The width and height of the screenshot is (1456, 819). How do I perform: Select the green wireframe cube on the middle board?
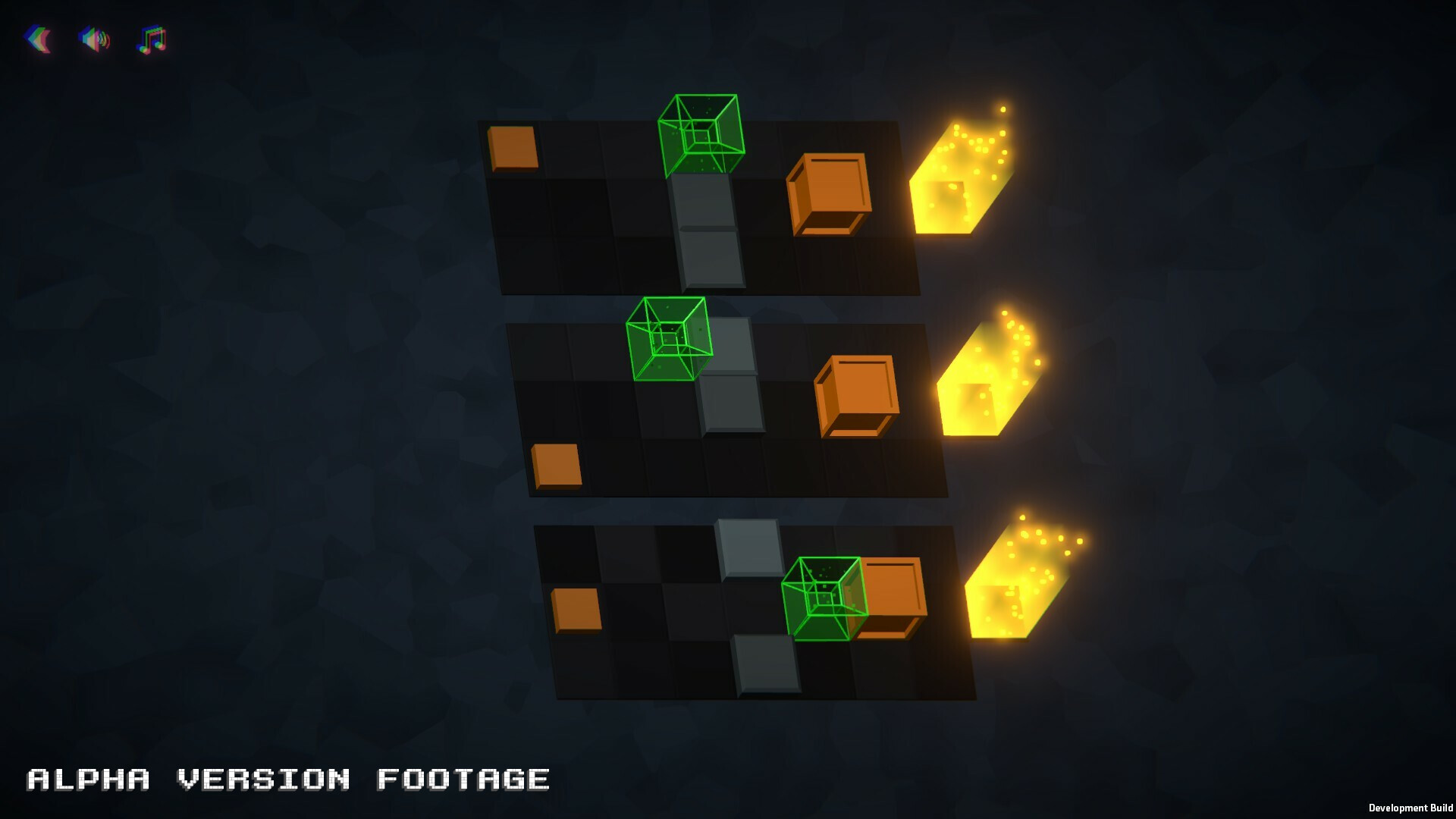pos(669,340)
